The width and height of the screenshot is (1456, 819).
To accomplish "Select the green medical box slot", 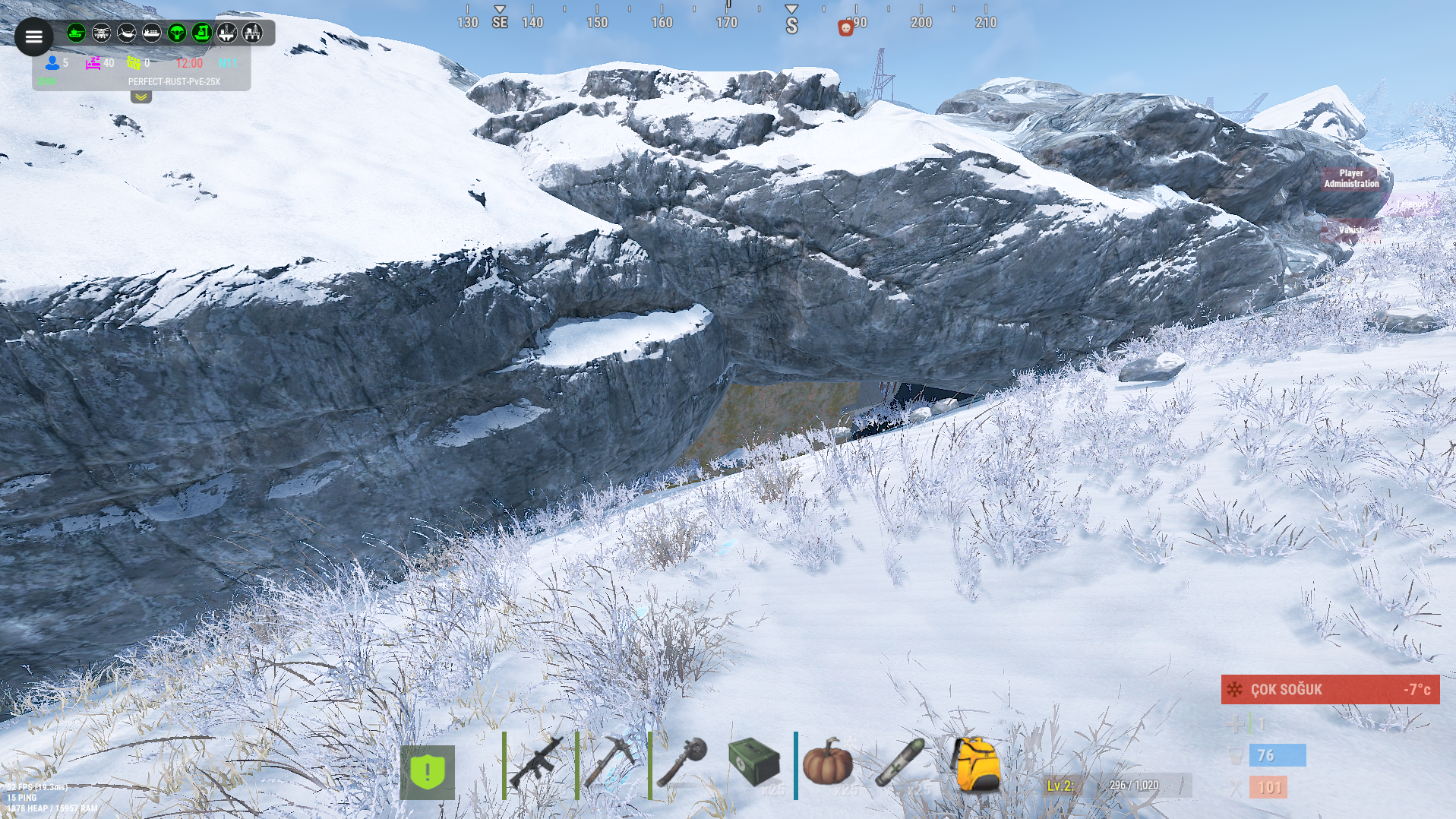I will click(x=754, y=762).
